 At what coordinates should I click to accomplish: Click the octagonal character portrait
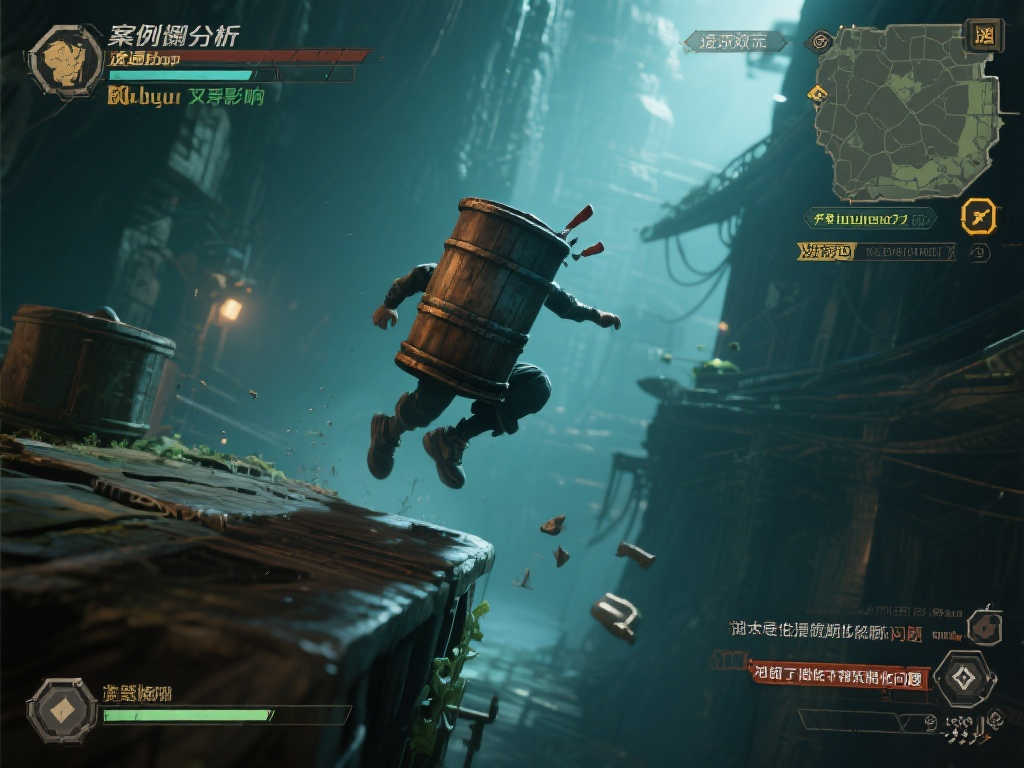pyautogui.click(x=66, y=61)
